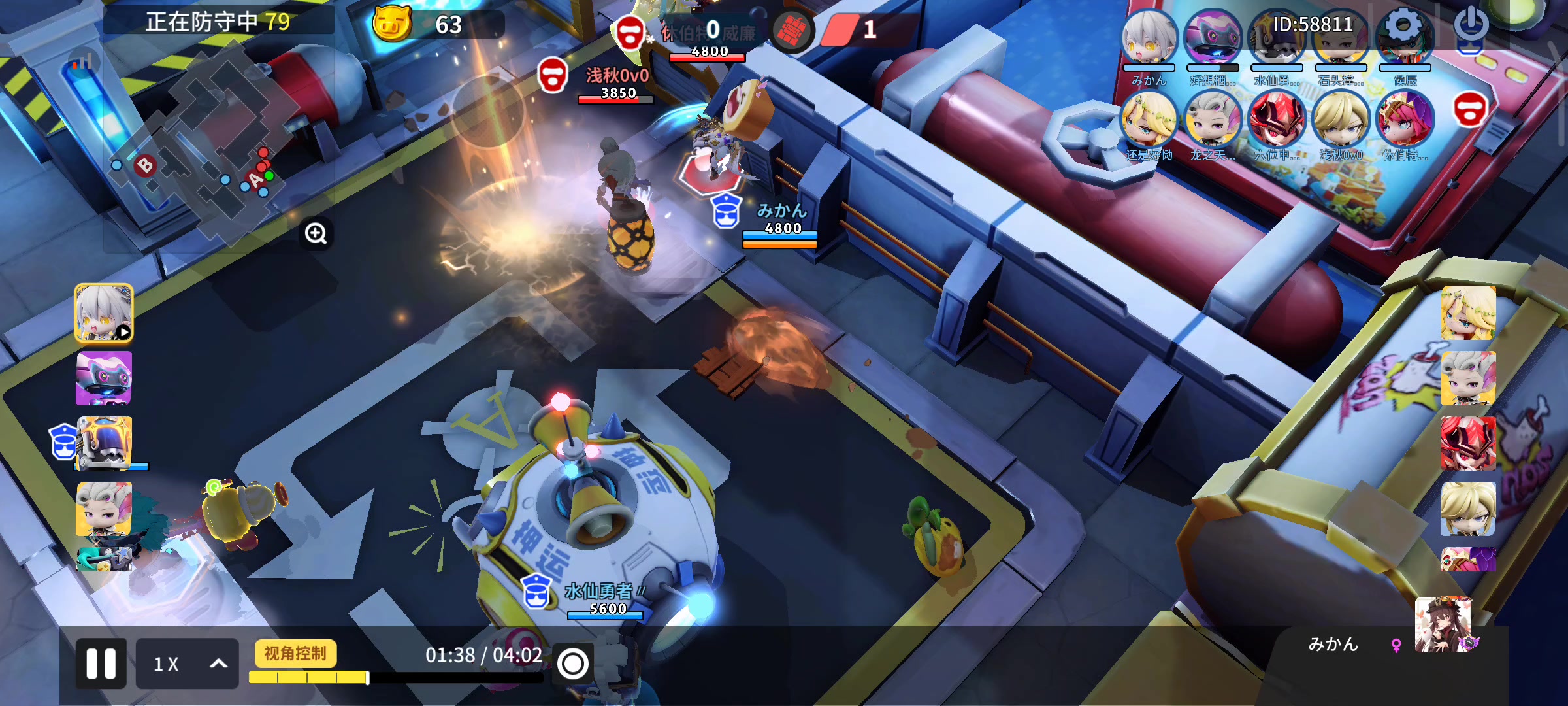Select the square purple robot portrait
This screenshot has height=706, width=1568.
pyautogui.click(x=104, y=378)
